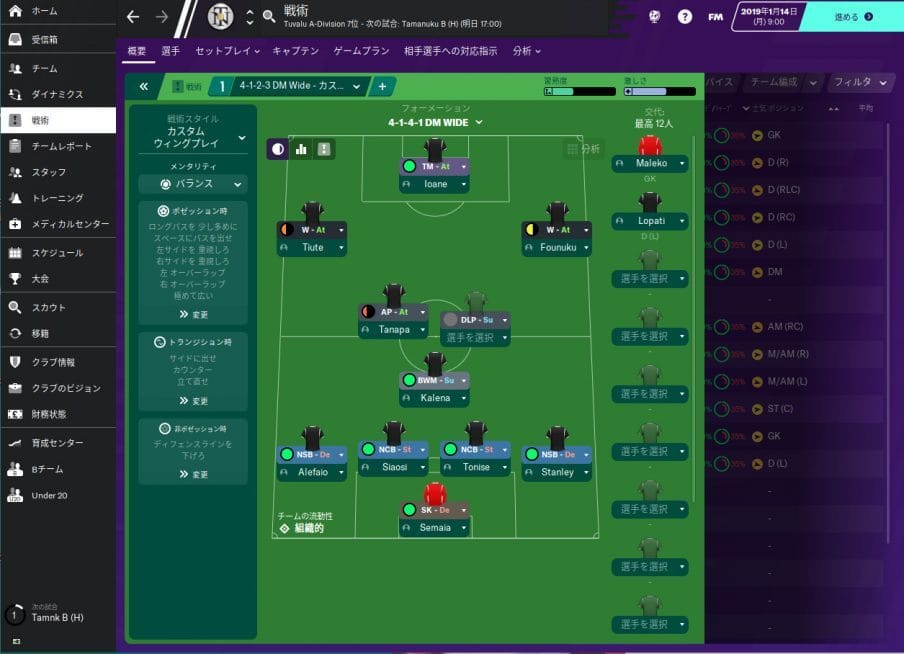Open the メンタリティ バランス dropdown
Image resolution: width=904 pixels, height=654 pixels.
point(191,185)
